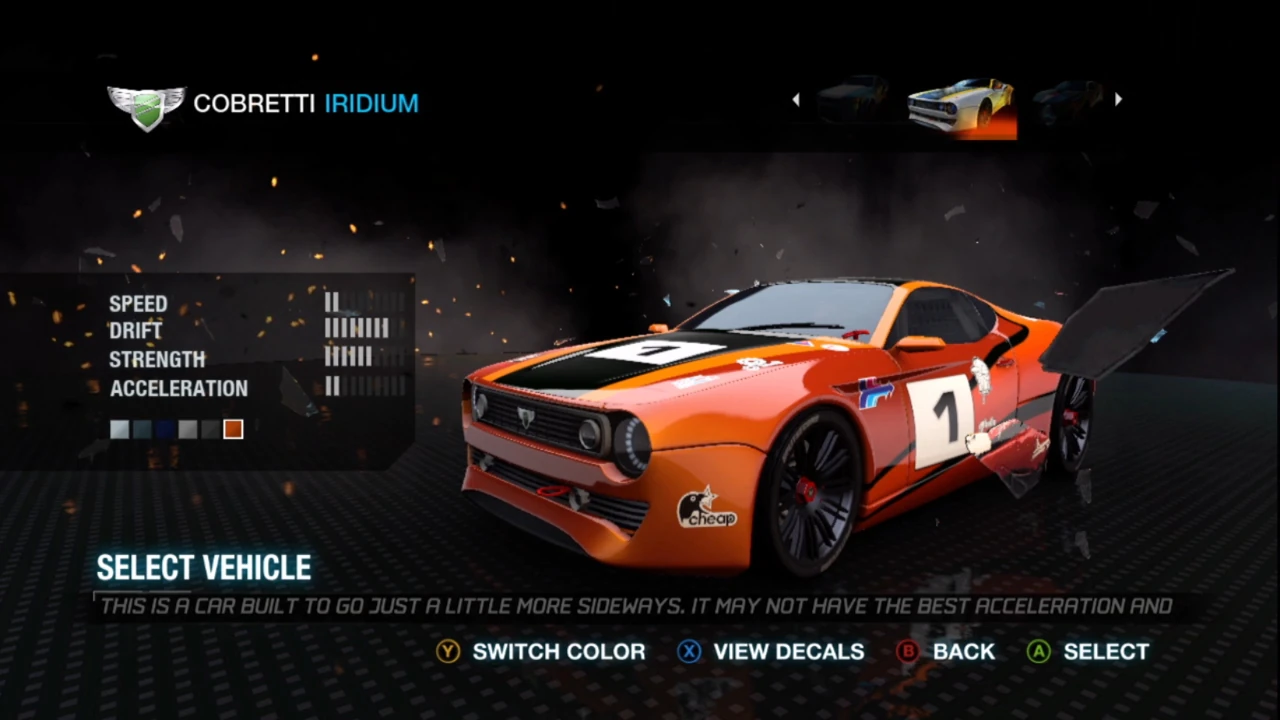Apply the navy blue paint swatch
Image resolution: width=1280 pixels, height=720 pixels.
[165, 429]
